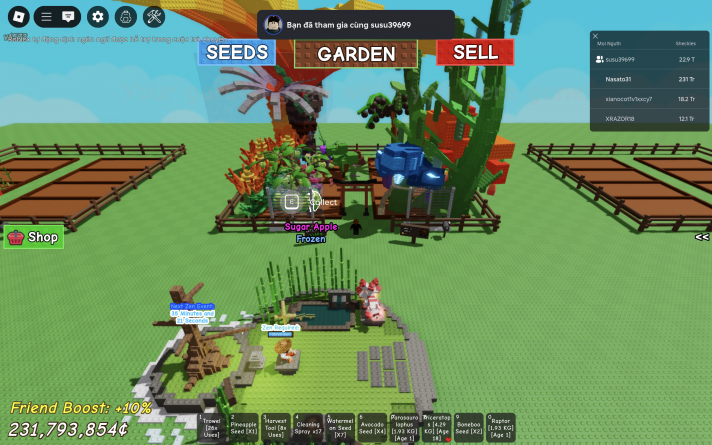Screen dimensions: 712x445
Task: Open the SEEDS teleport button
Action: click(x=236, y=52)
